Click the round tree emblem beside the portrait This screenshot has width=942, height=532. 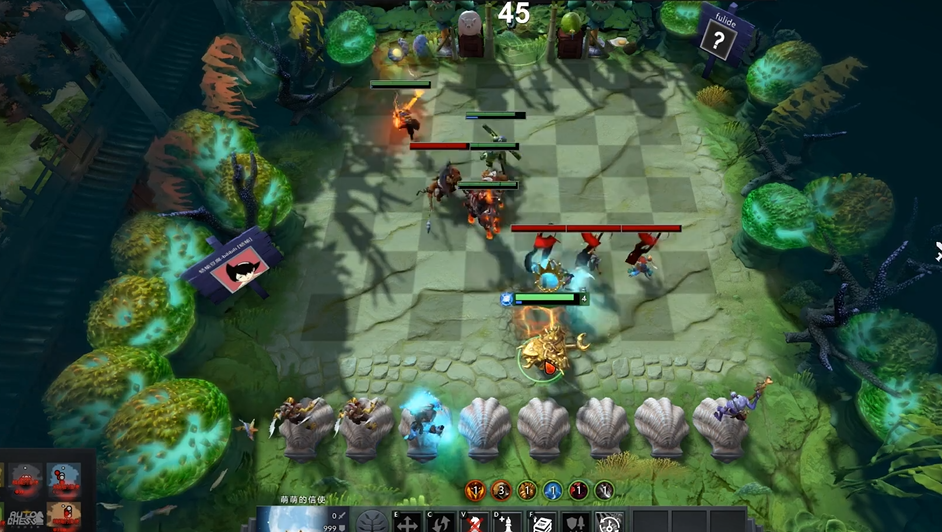coord(371,521)
